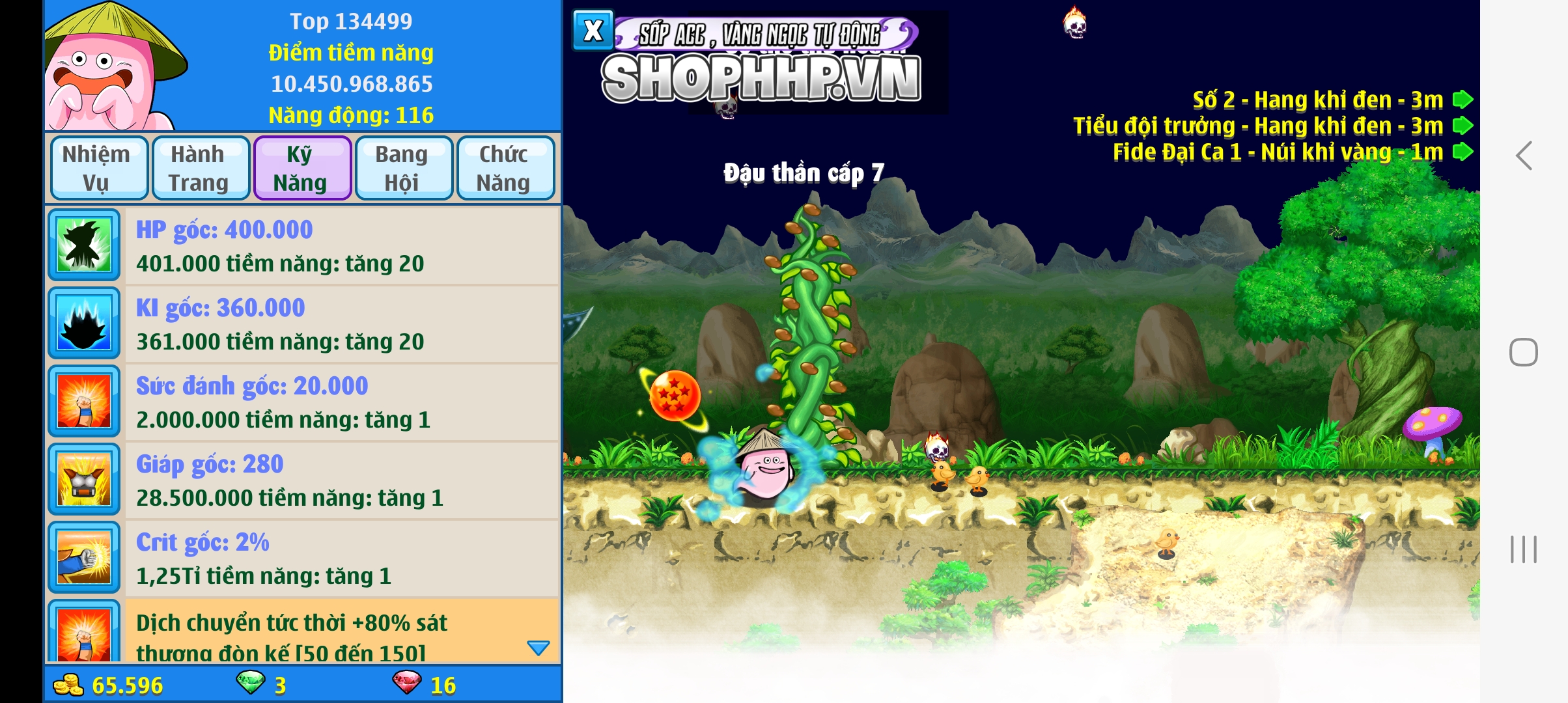Viewport: 1568px width, 703px height.
Task: Open Android recent apps button
Action: (x=1524, y=549)
